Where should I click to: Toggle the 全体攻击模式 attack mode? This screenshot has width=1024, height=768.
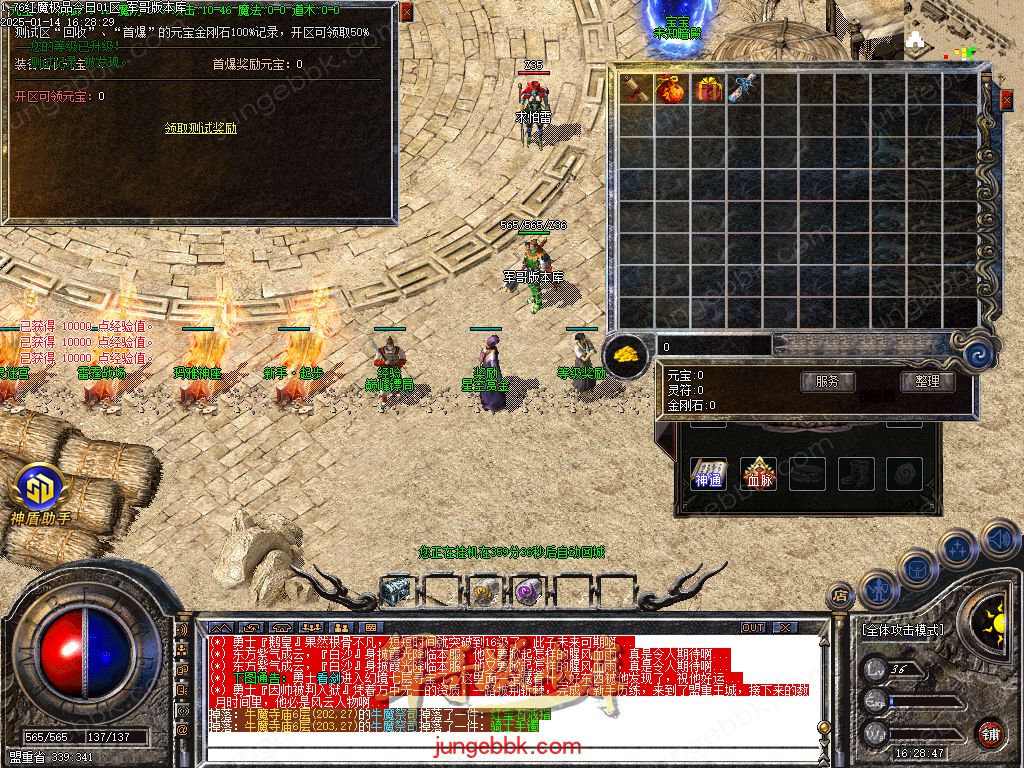(902, 630)
